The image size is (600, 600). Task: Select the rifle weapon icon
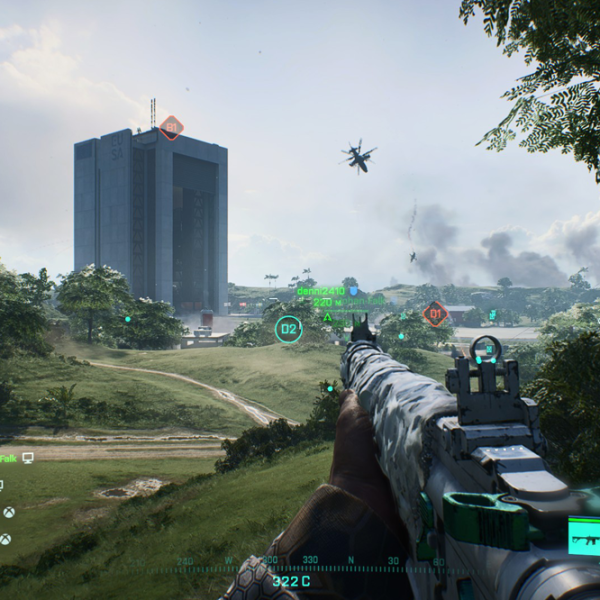(x=585, y=536)
